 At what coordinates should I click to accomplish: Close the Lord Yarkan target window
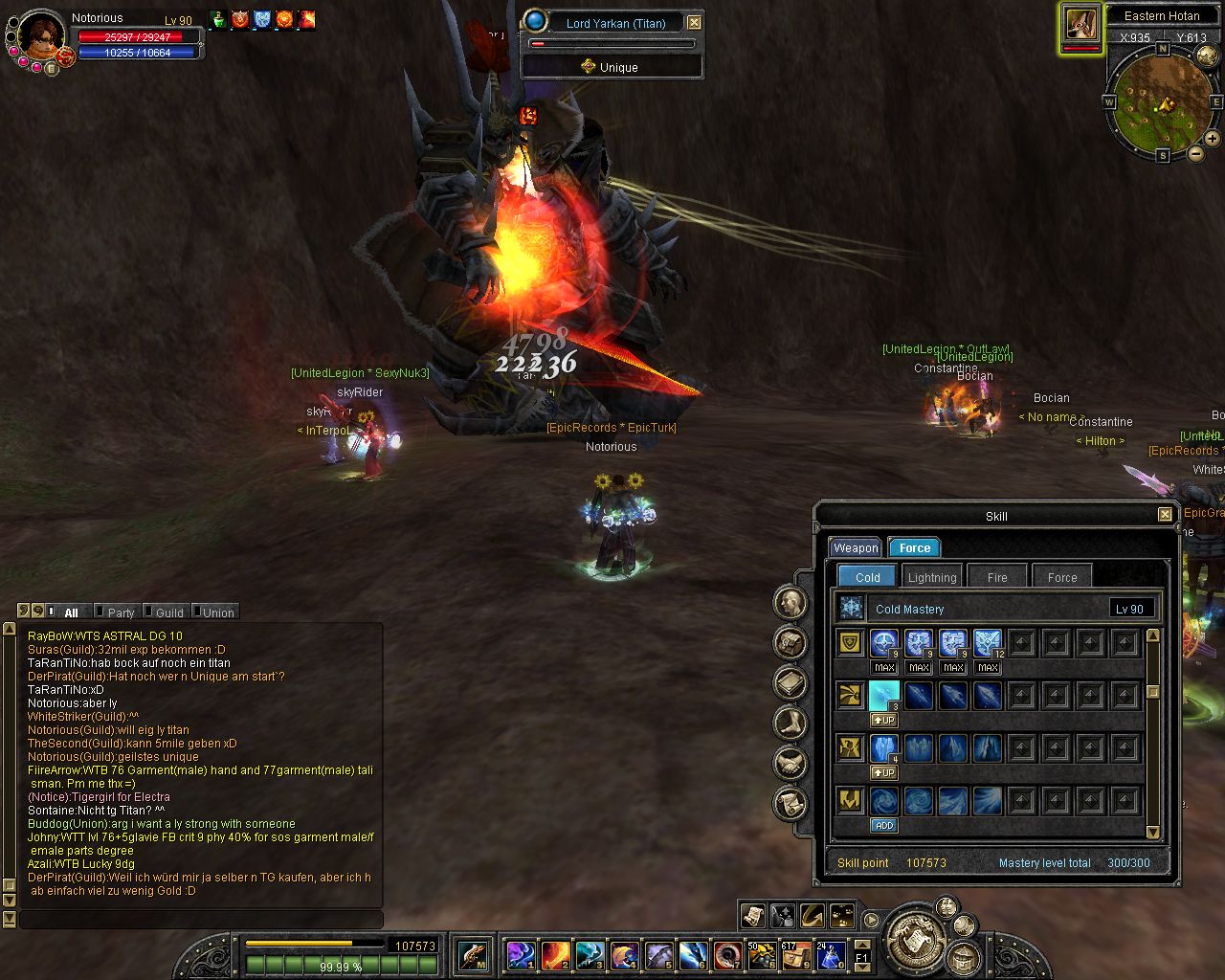695,22
